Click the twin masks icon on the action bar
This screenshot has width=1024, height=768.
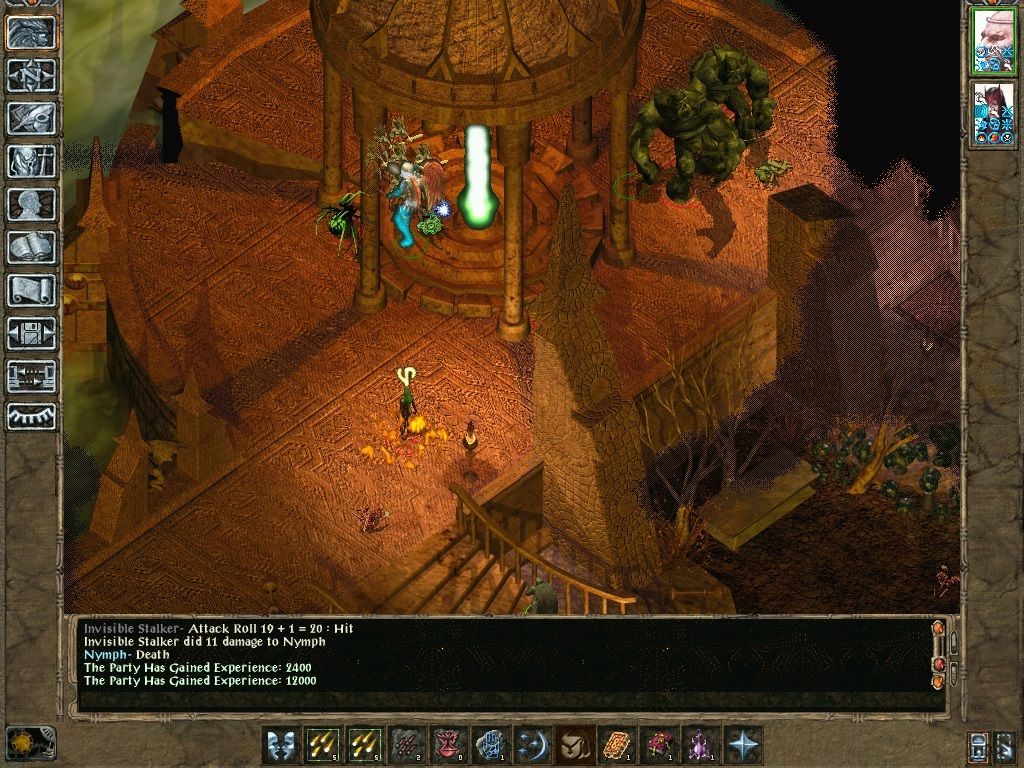point(281,745)
